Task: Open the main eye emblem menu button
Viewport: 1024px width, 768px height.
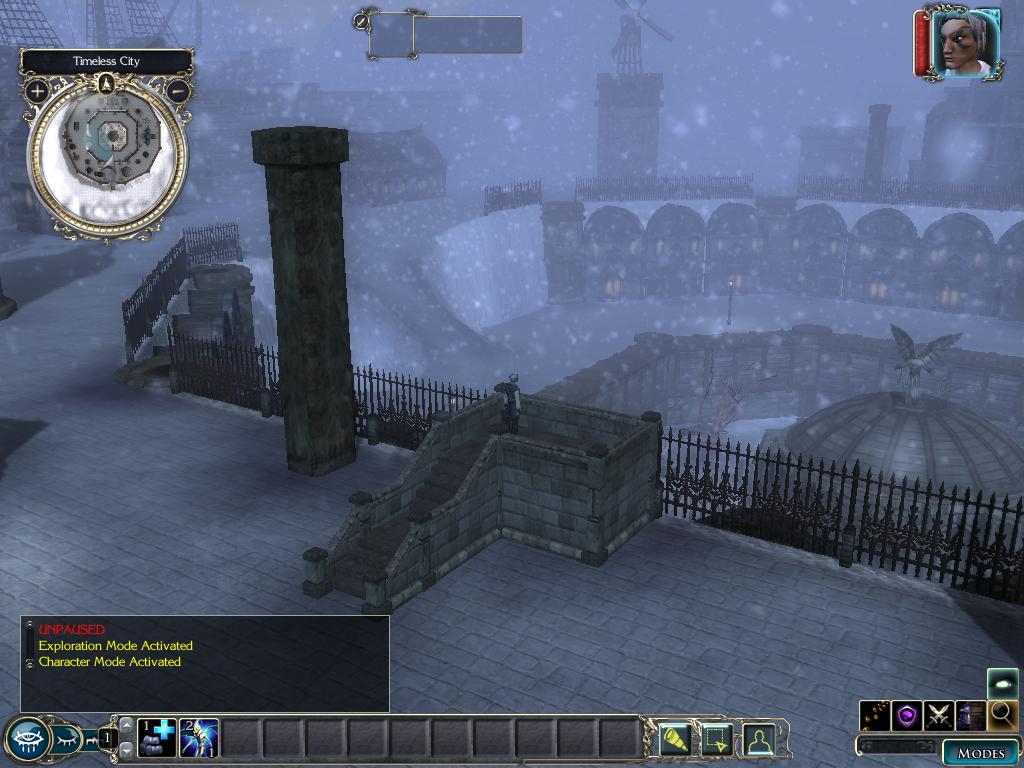Action: (x=27, y=739)
